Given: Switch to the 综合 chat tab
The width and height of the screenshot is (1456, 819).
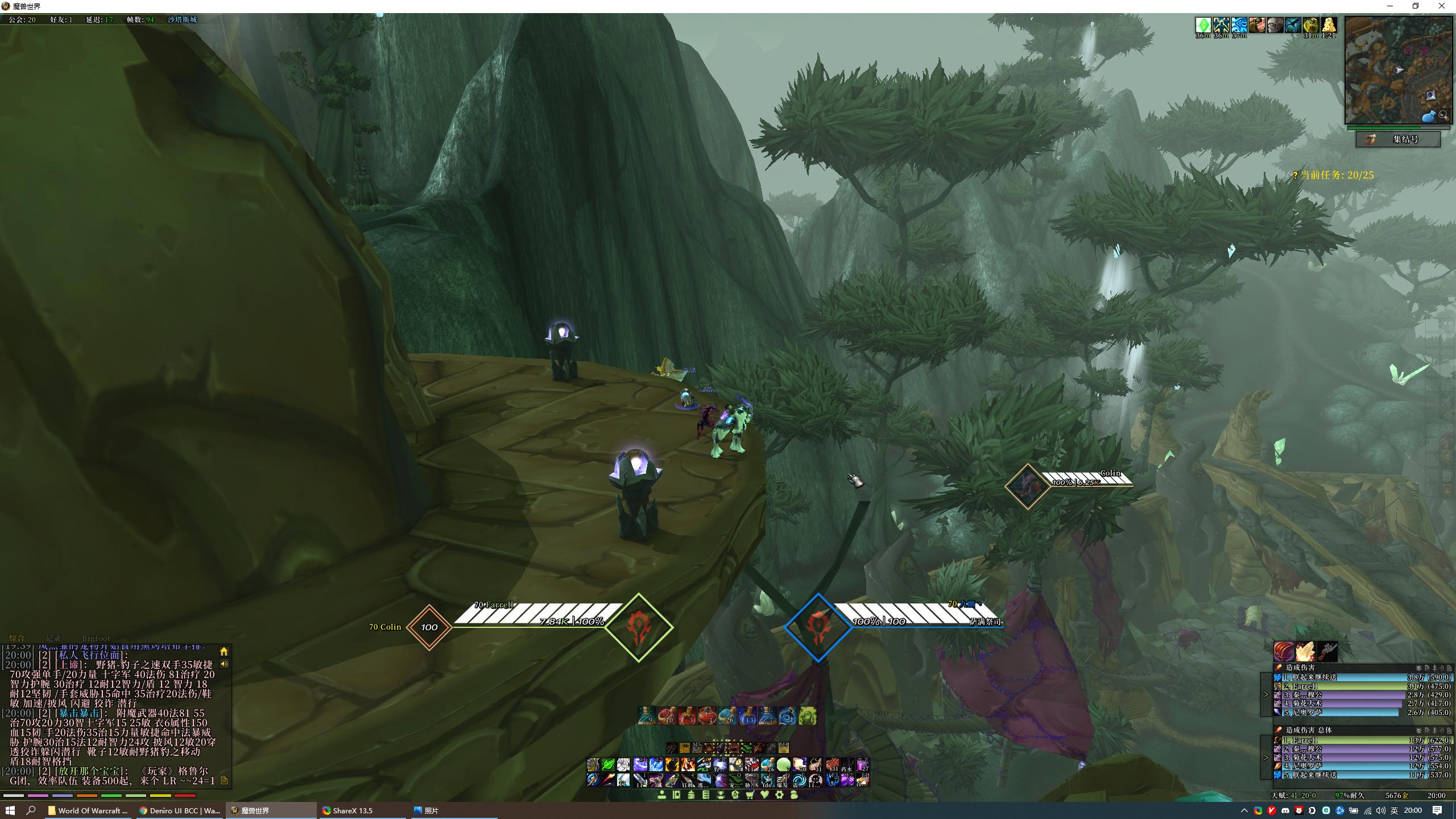Looking at the screenshot, I should tap(17, 638).
